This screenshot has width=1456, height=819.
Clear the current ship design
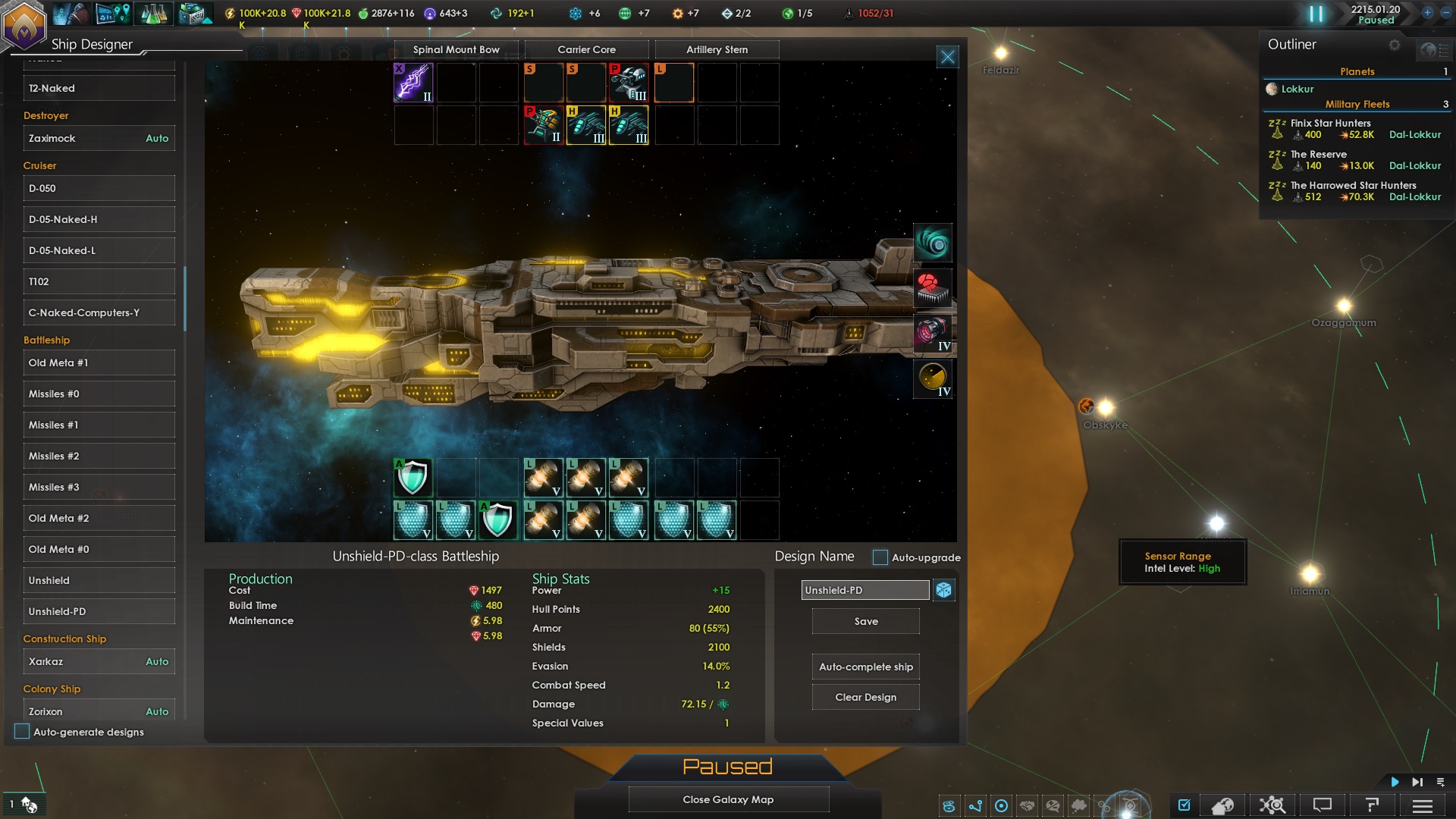pos(865,697)
